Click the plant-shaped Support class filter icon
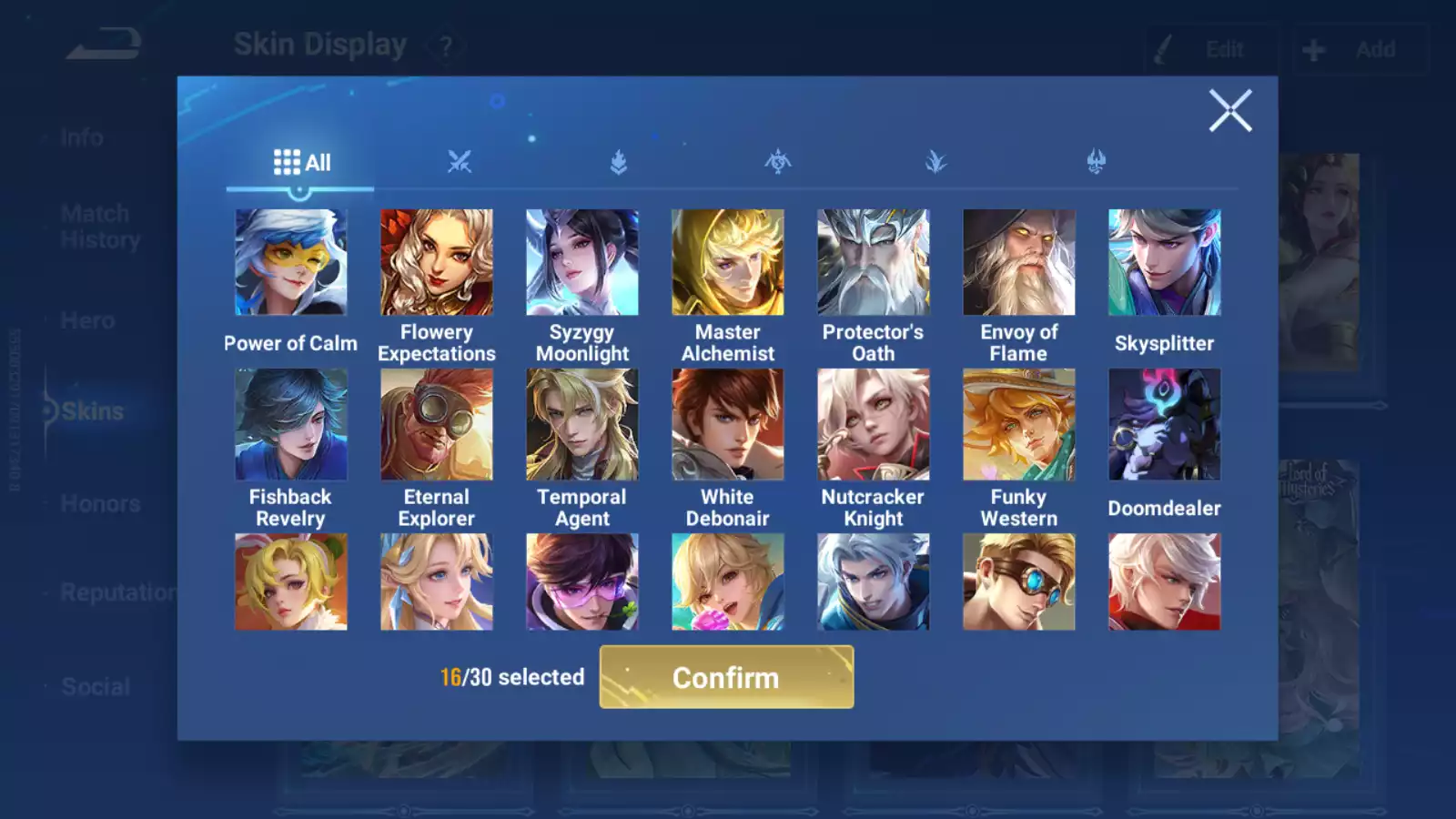This screenshot has width=1456, height=819. (x=935, y=162)
